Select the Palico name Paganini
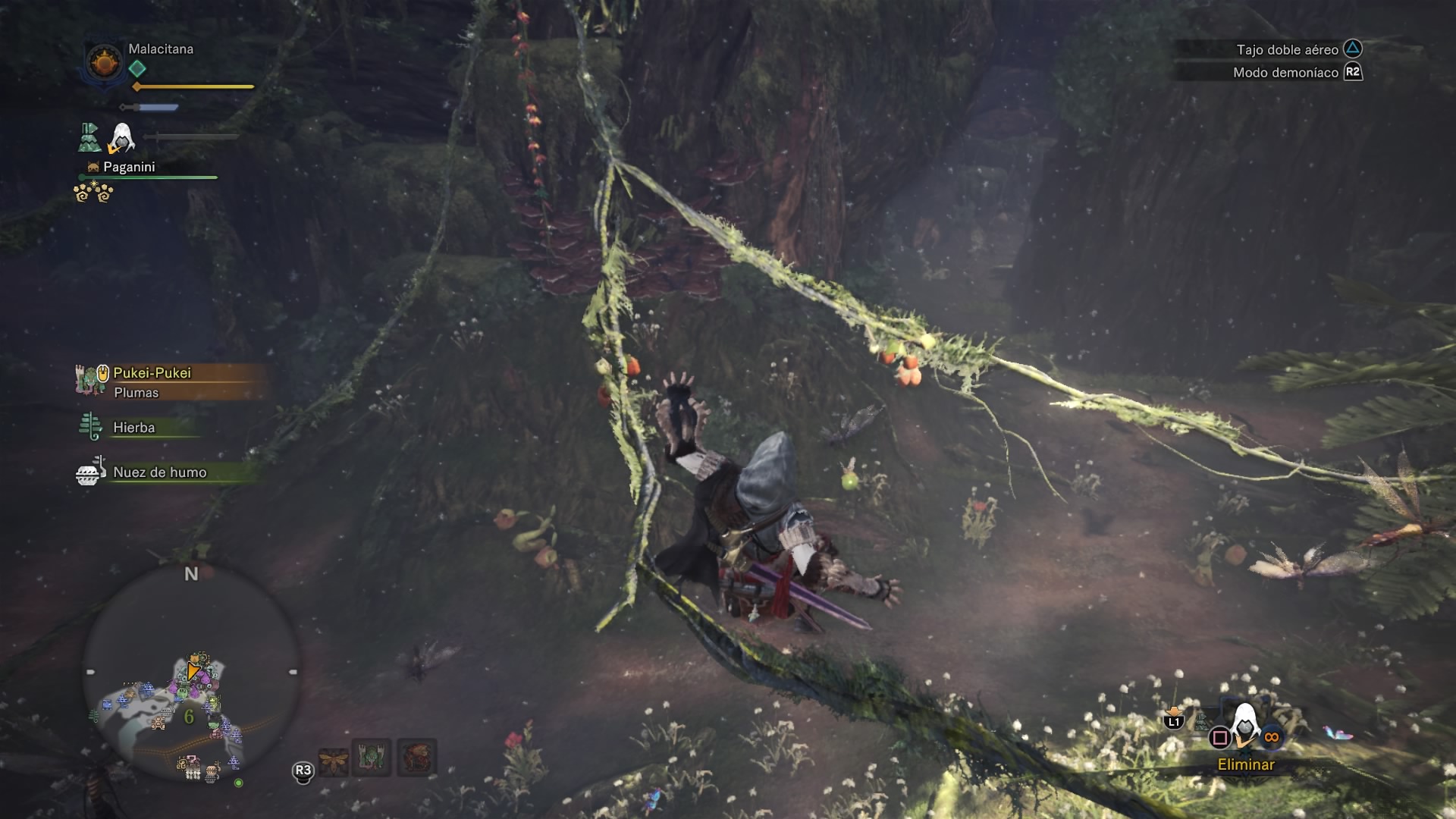 pos(129,167)
